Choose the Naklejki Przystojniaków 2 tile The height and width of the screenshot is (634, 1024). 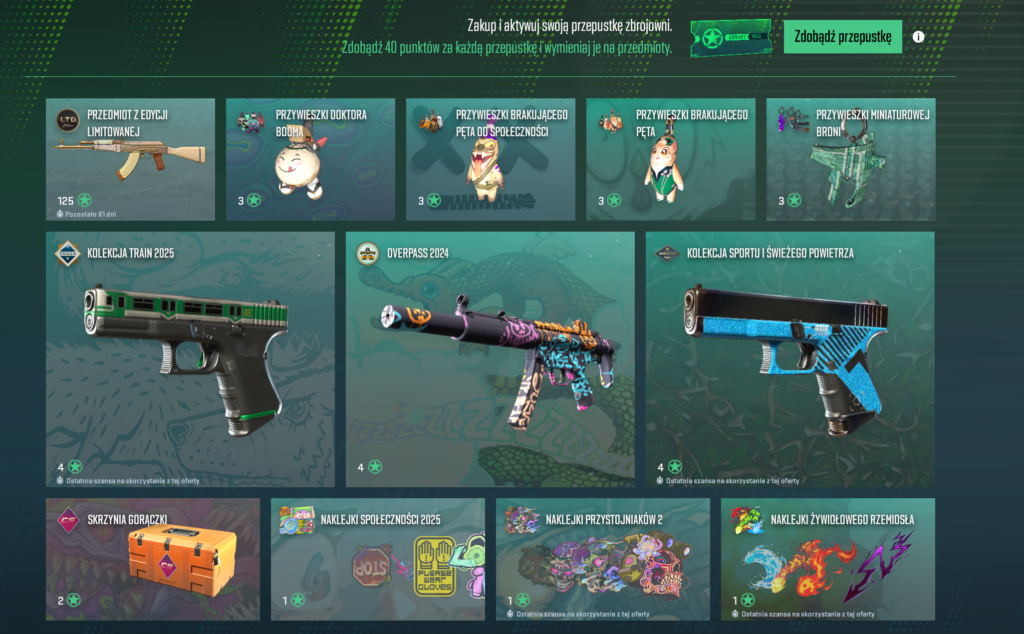[x=602, y=559]
